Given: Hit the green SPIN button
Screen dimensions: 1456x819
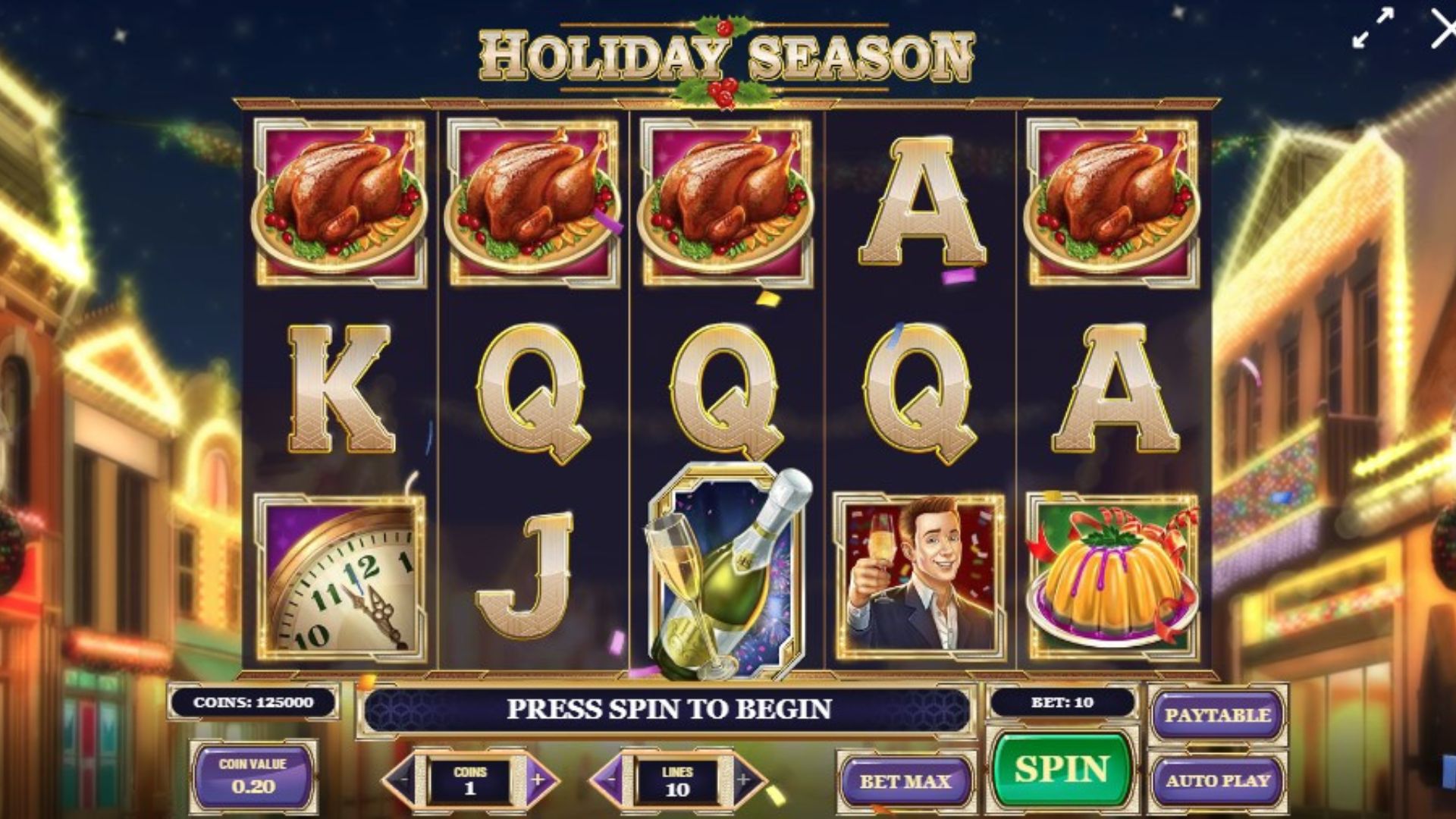Looking at the screenshot, I should [1062, 769].
